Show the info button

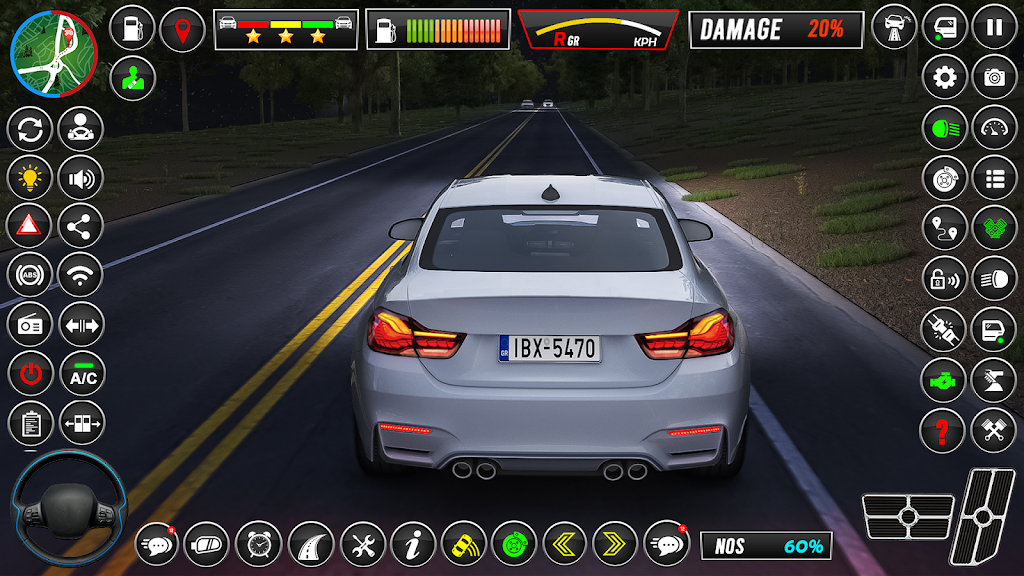[412, 544]
